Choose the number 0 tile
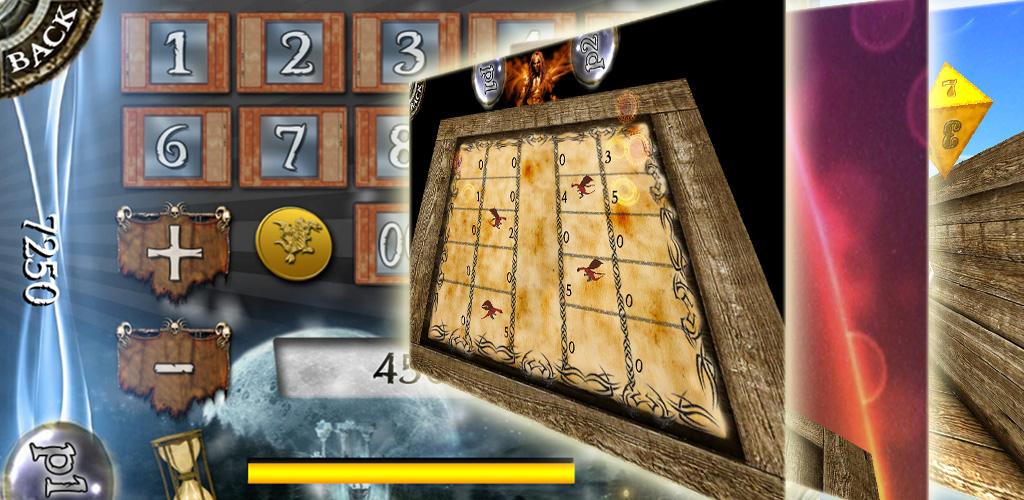The image size is (1024, 500). pyautogui.click(x=386, y=244)
